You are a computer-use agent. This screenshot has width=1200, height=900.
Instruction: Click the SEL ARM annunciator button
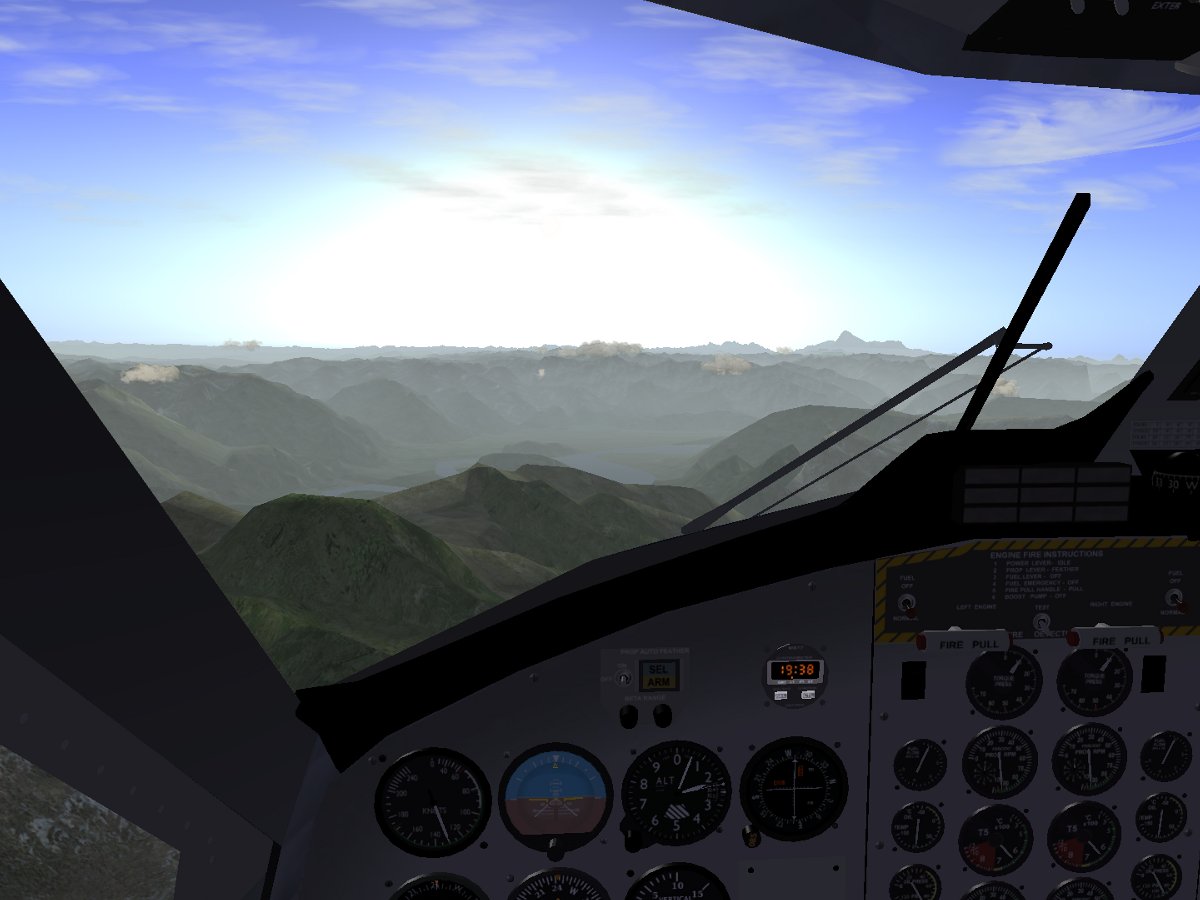pyautogui.click(x=658, y=675)
